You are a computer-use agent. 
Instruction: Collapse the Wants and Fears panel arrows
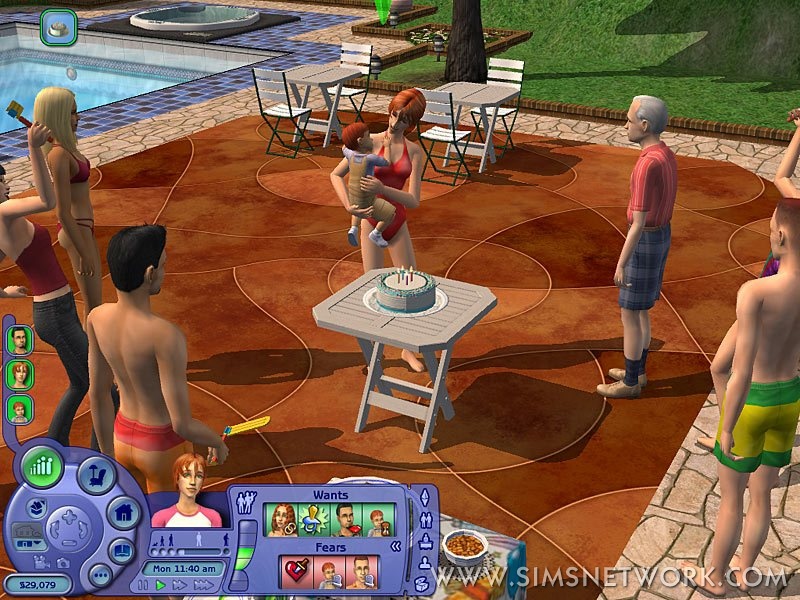point(395,546)
